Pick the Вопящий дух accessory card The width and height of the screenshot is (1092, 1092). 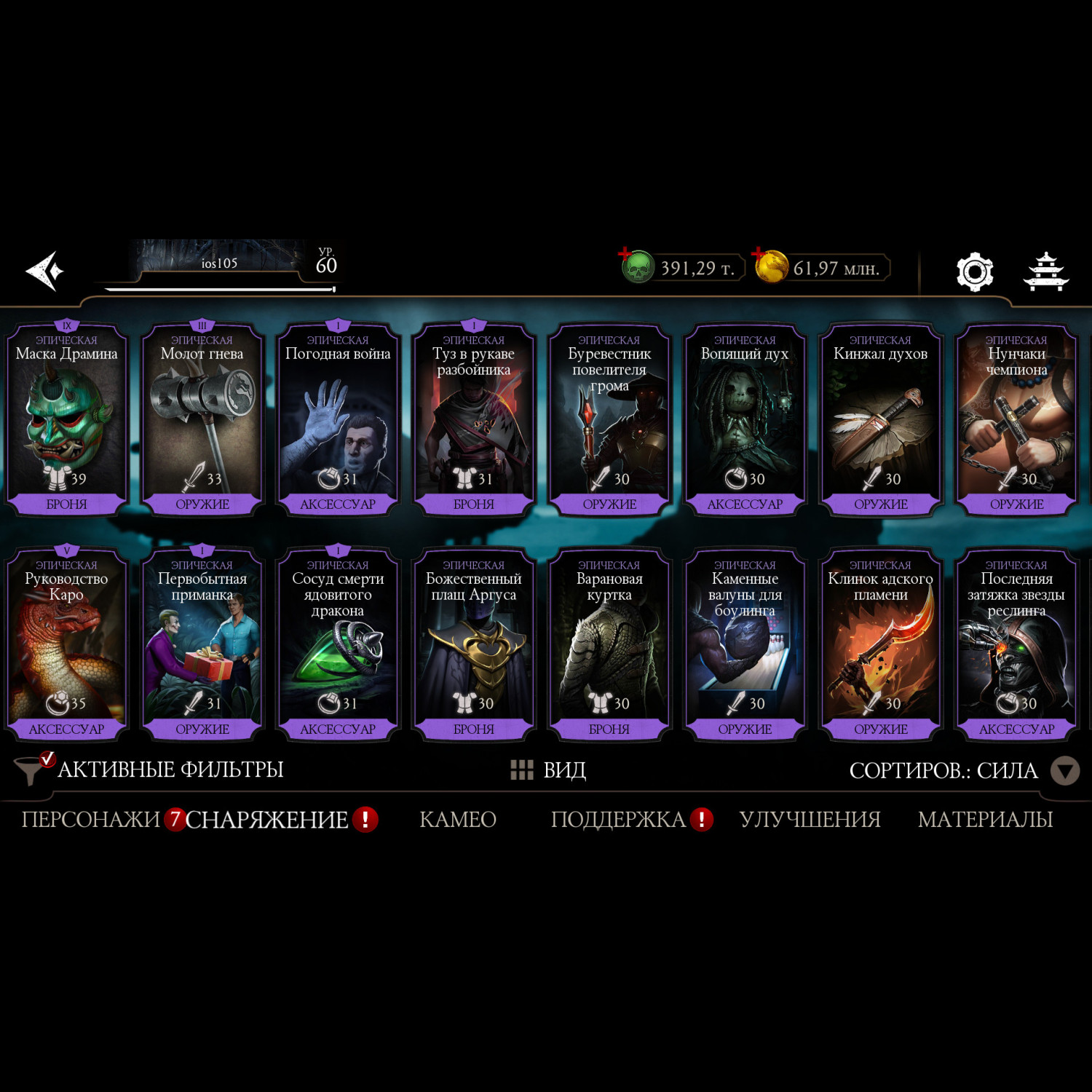tap(745, 420)
